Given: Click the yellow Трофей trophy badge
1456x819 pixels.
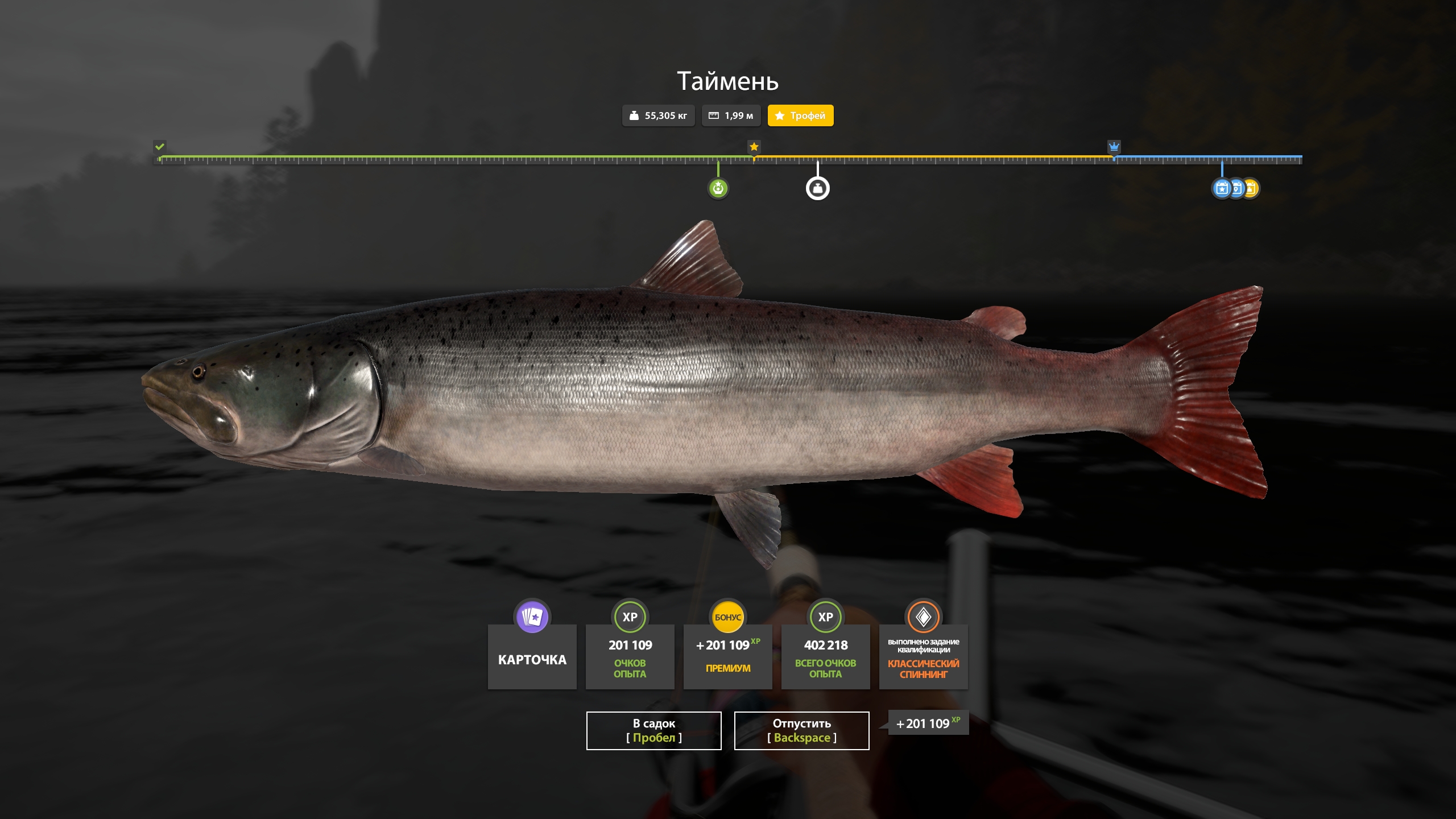Looking at the screenshot, I should tap(800, 115).
